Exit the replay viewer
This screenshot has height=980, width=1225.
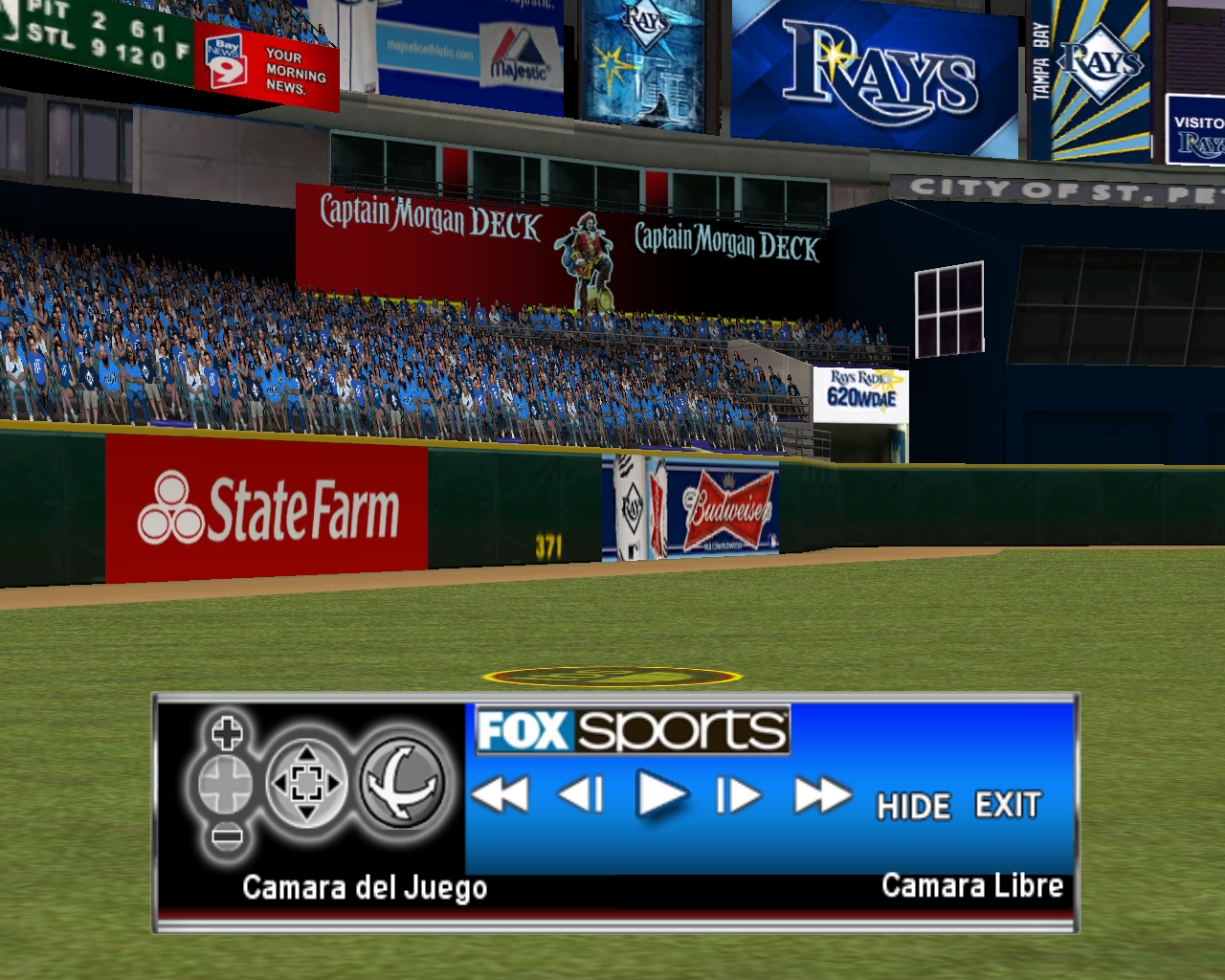(x=1008, y=805)
